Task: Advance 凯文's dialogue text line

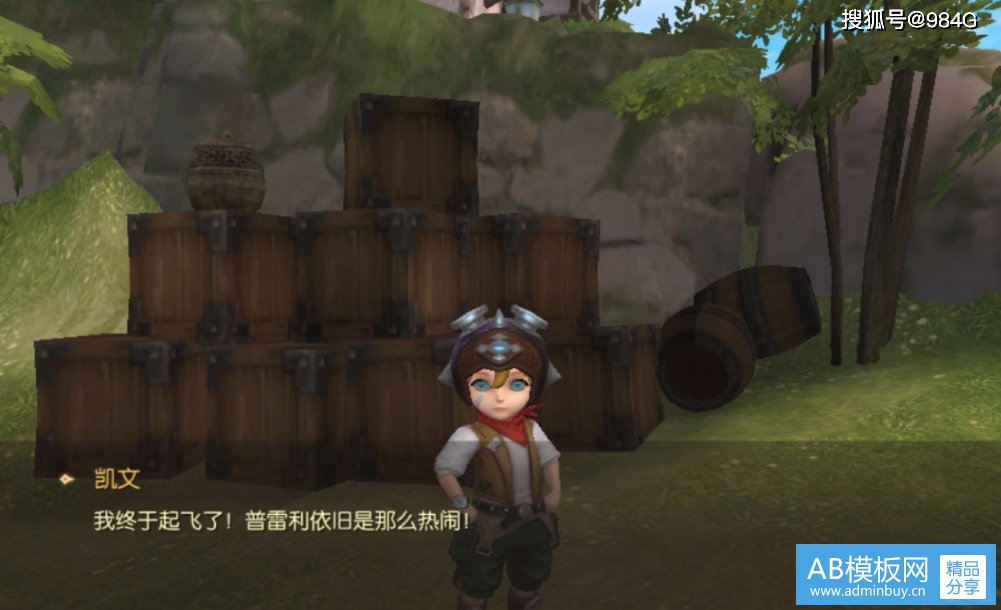Action: (x=281, y=521)
